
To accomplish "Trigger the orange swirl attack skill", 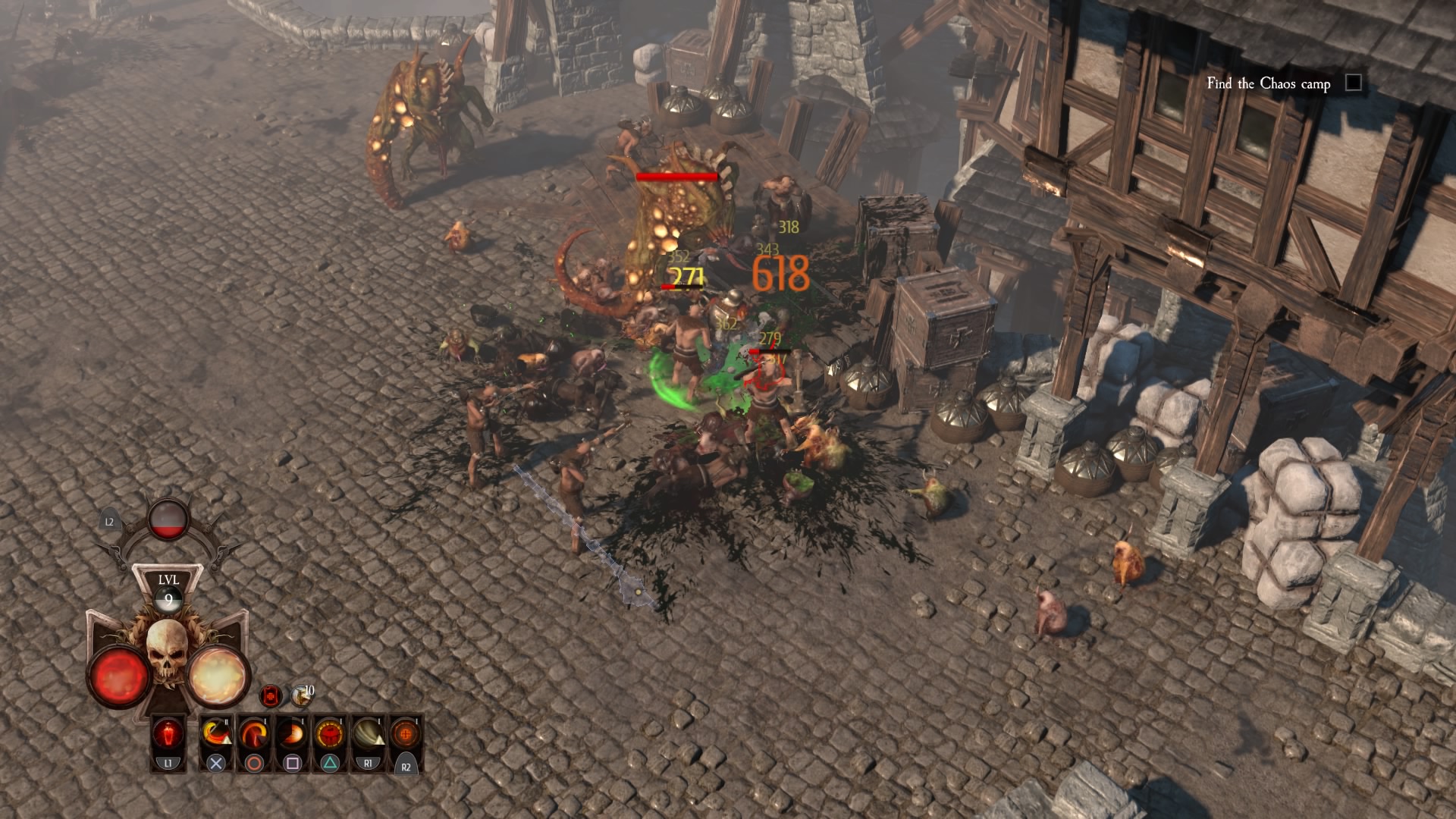I will click(x=254, y=735).
